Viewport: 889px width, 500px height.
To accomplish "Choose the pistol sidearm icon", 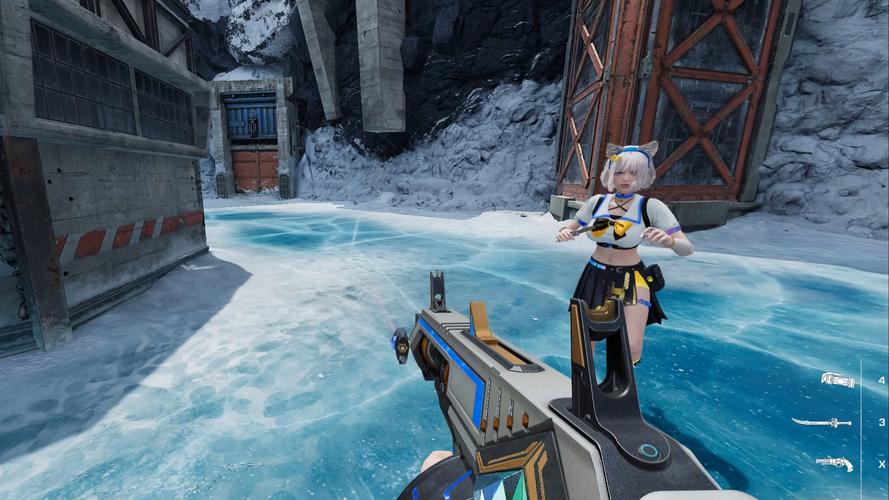I will [834, 463].
